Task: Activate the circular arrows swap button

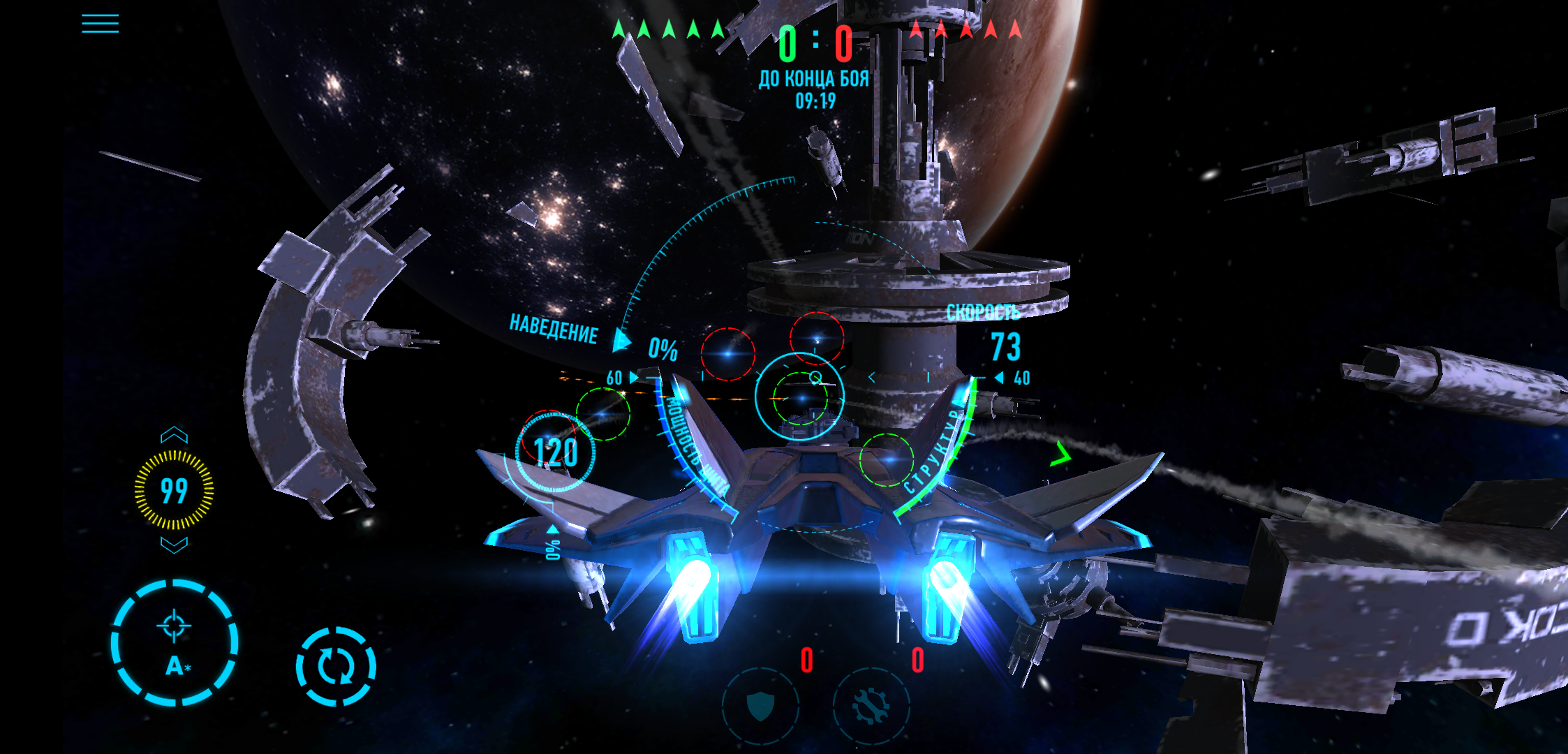Action: (336, 667)
